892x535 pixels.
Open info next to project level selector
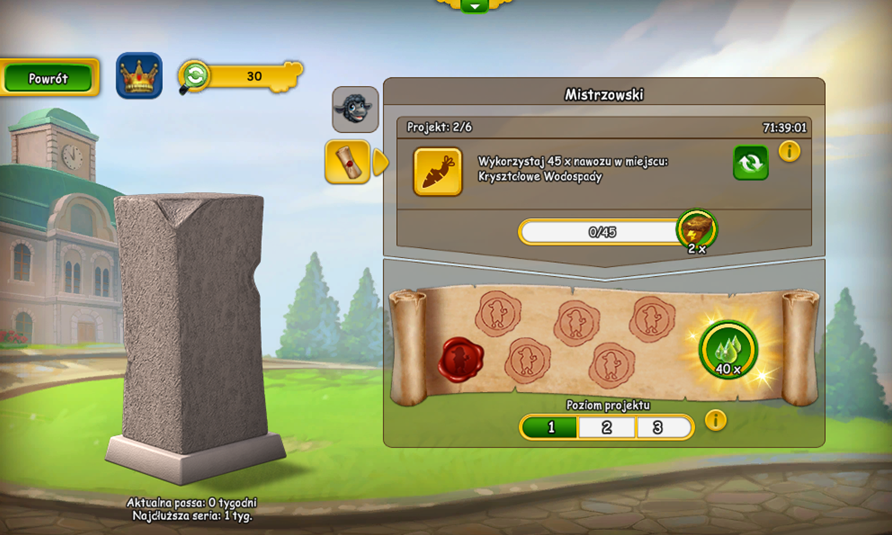coord(715,420)
